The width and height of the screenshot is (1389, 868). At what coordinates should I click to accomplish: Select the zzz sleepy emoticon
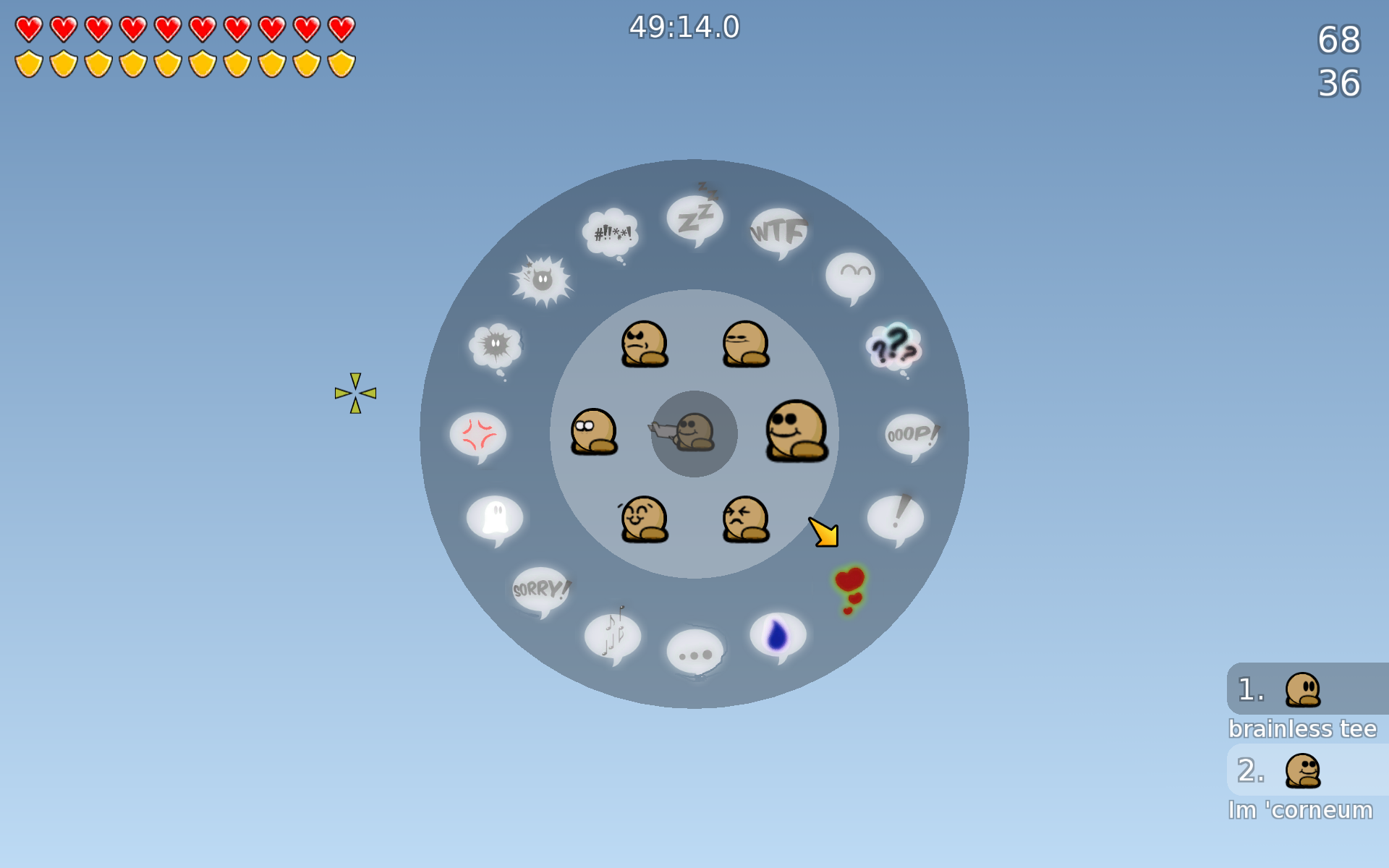tap(694, 217)
